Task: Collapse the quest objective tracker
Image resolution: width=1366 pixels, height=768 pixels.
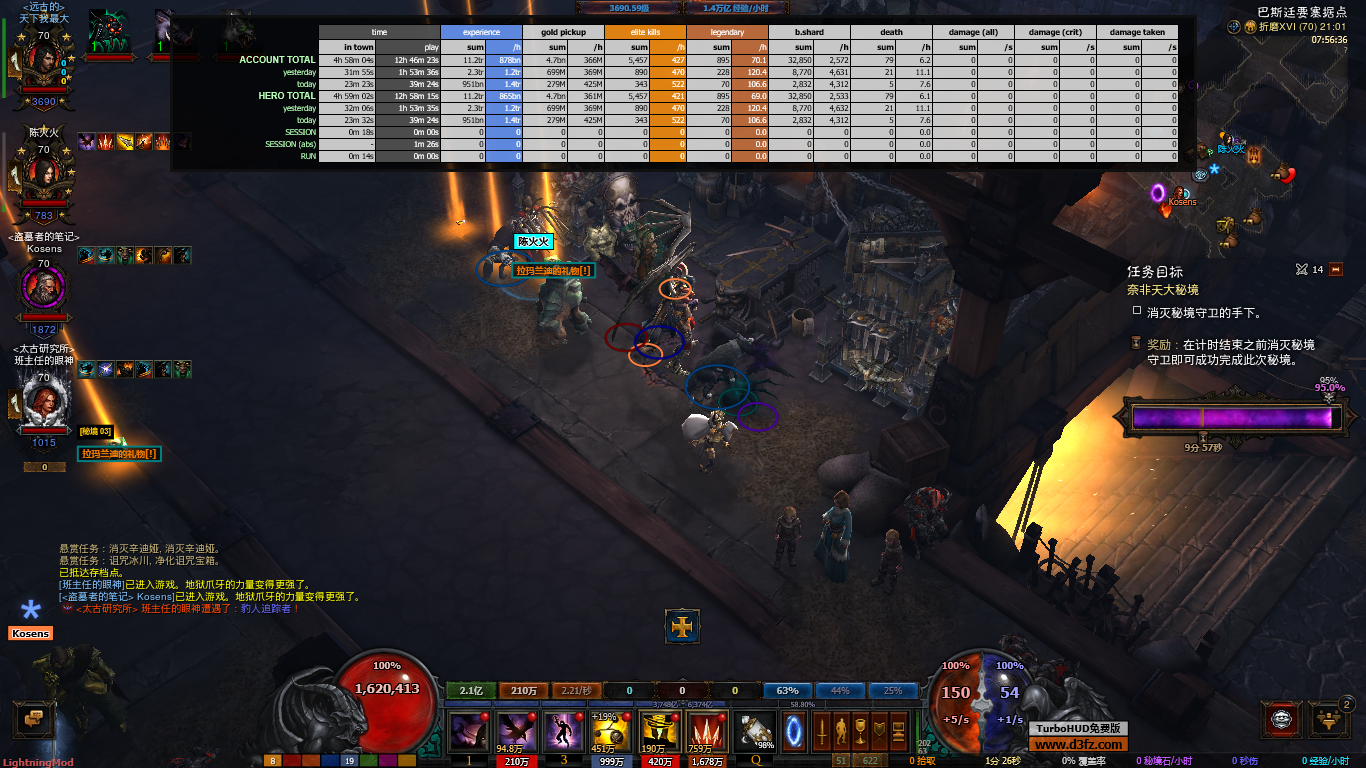Action: tap(1335, 269)
